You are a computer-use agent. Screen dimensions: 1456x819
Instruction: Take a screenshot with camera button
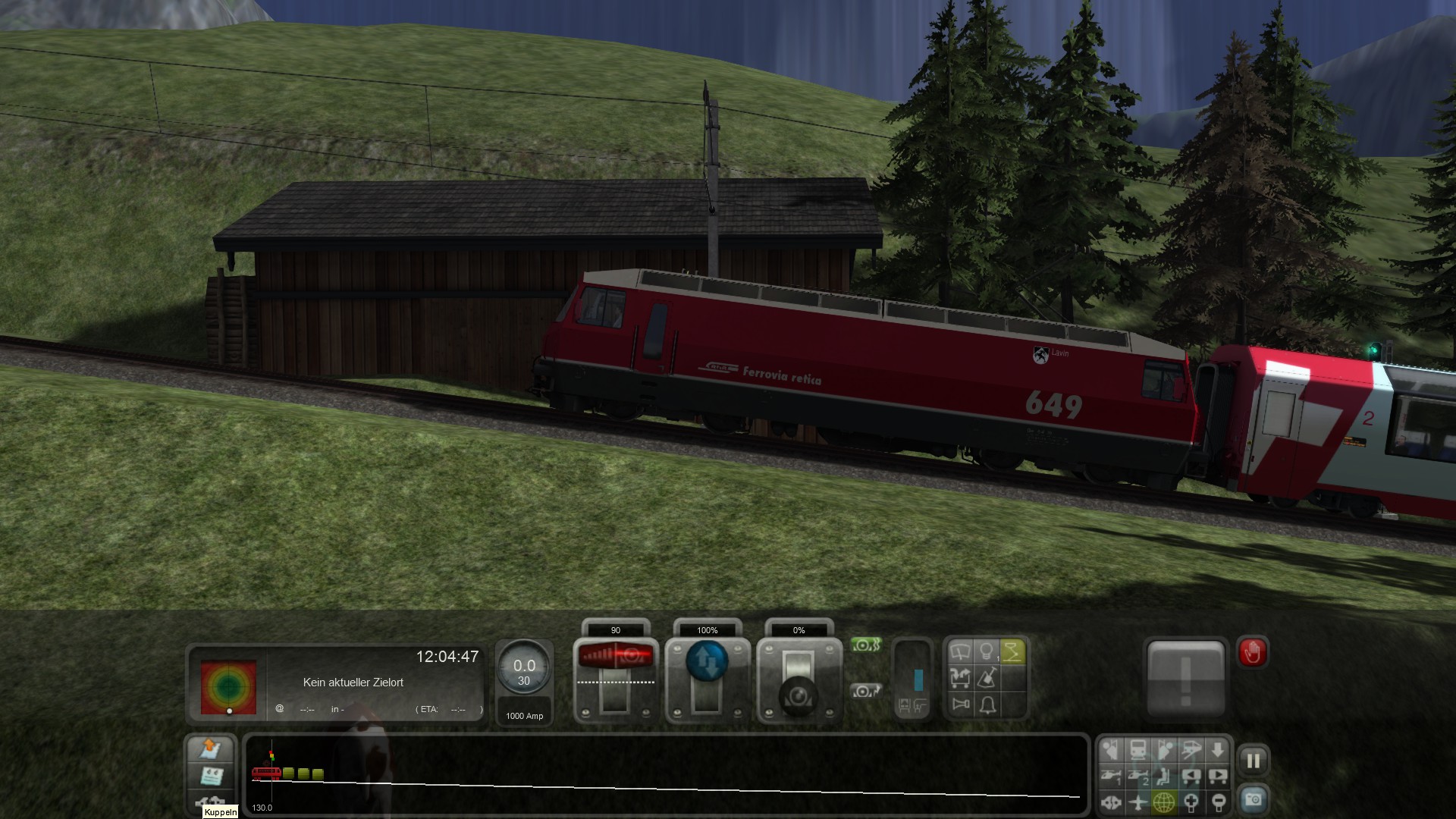1253,799
